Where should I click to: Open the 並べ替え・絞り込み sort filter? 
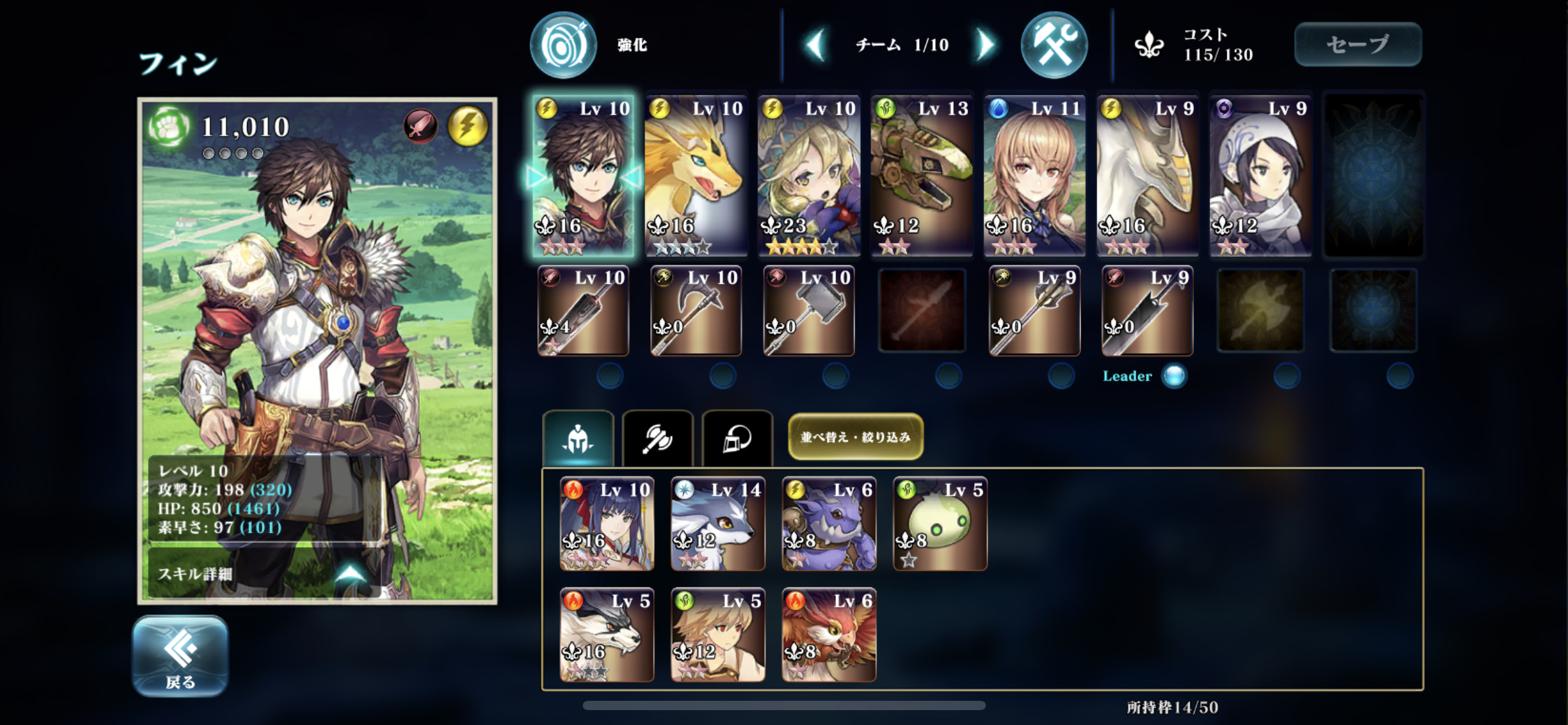pyautogui.click(x=855, y=437)
